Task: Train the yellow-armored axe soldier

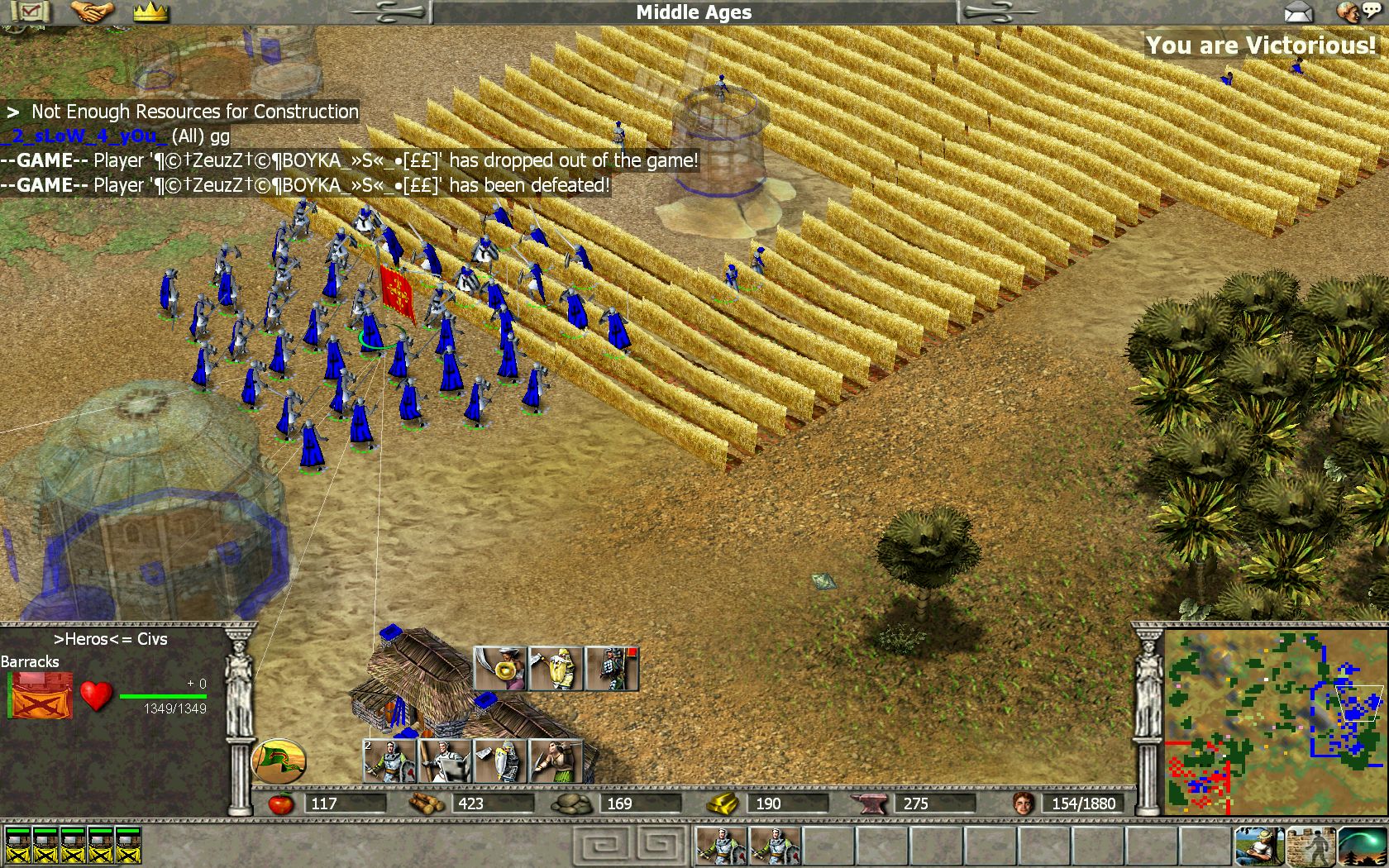Action: point(556,668)
